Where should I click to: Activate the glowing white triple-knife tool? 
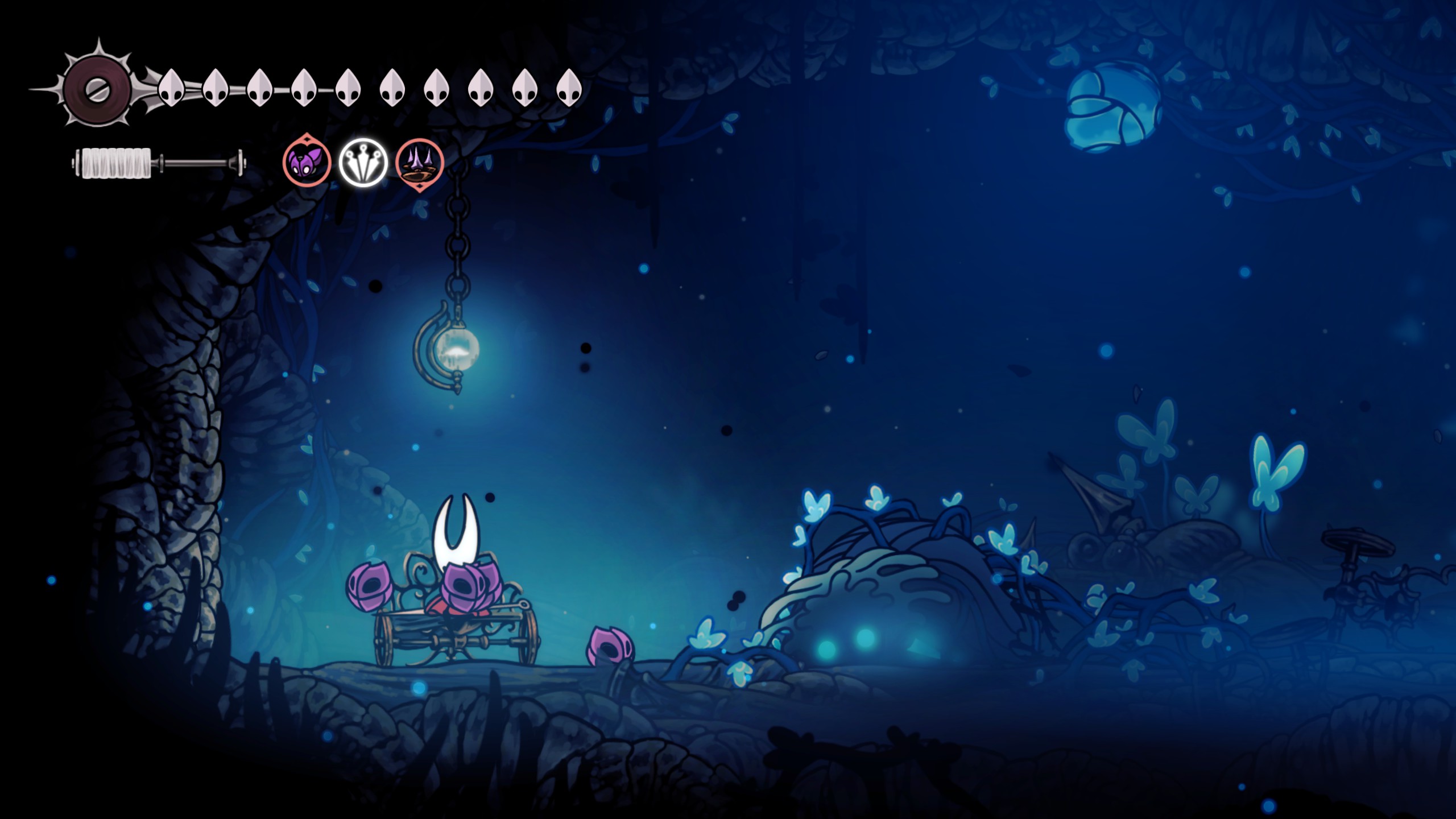click(x=363, y=163)
